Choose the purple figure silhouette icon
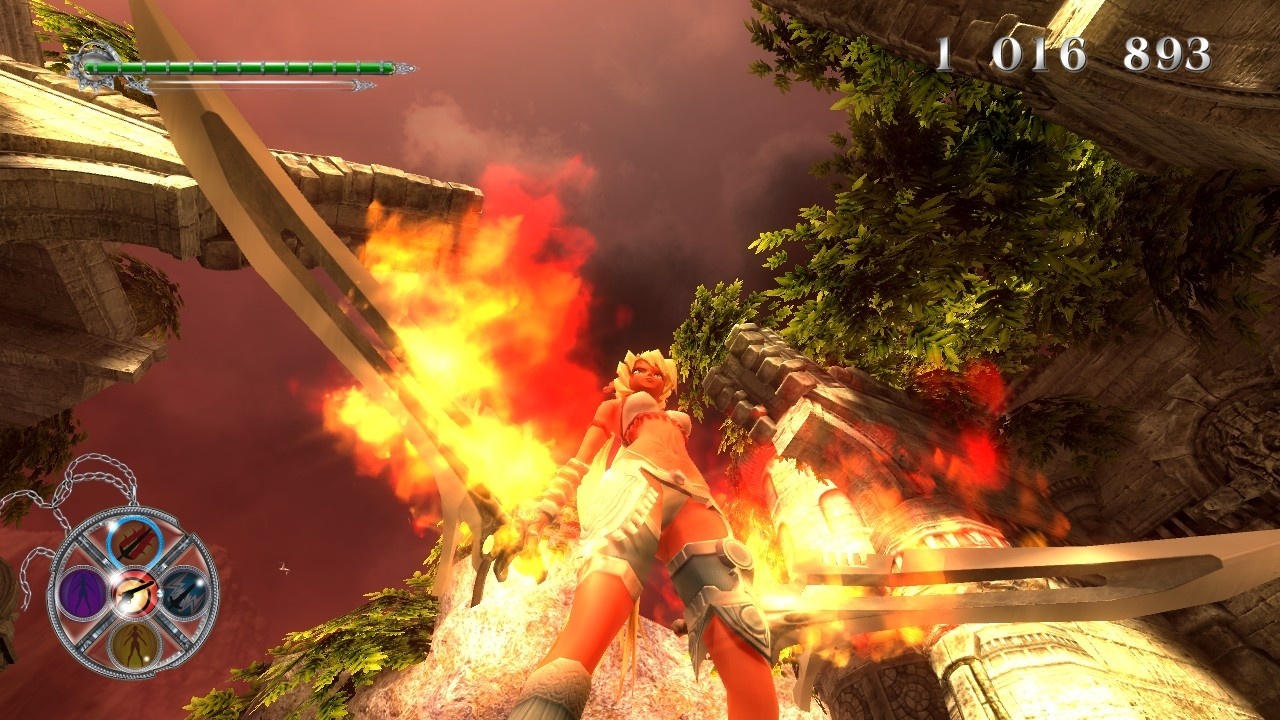The height and width of the screenshot is (720, 1280). coord(80,593)
